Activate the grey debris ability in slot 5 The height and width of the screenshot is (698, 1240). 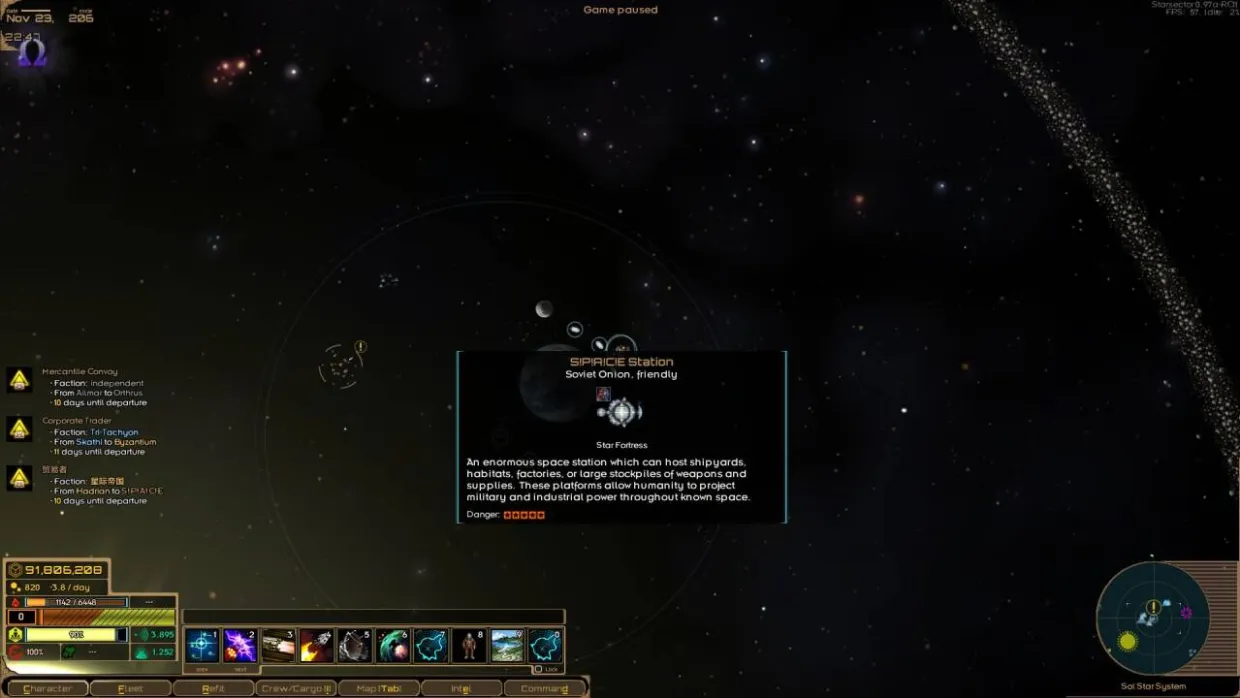coord(355,646)
